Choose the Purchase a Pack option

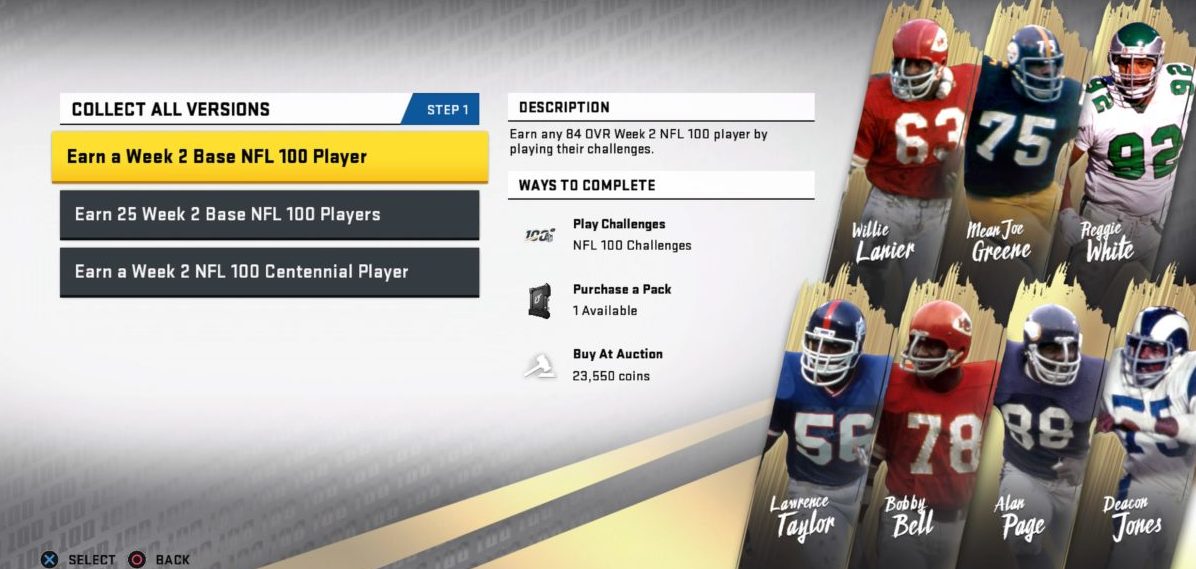[621, 299]
